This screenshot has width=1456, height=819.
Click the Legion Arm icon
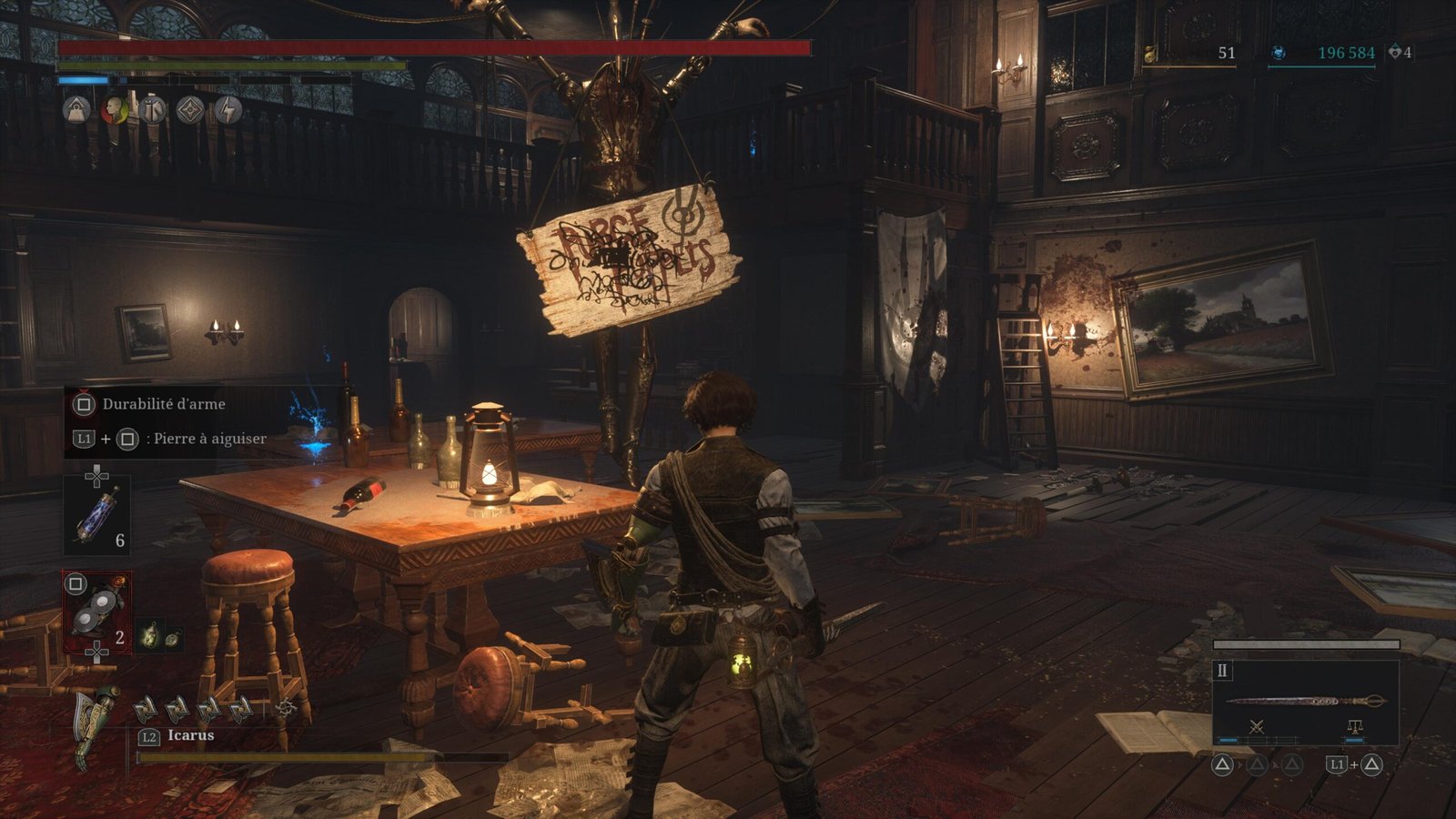point(96,723)
